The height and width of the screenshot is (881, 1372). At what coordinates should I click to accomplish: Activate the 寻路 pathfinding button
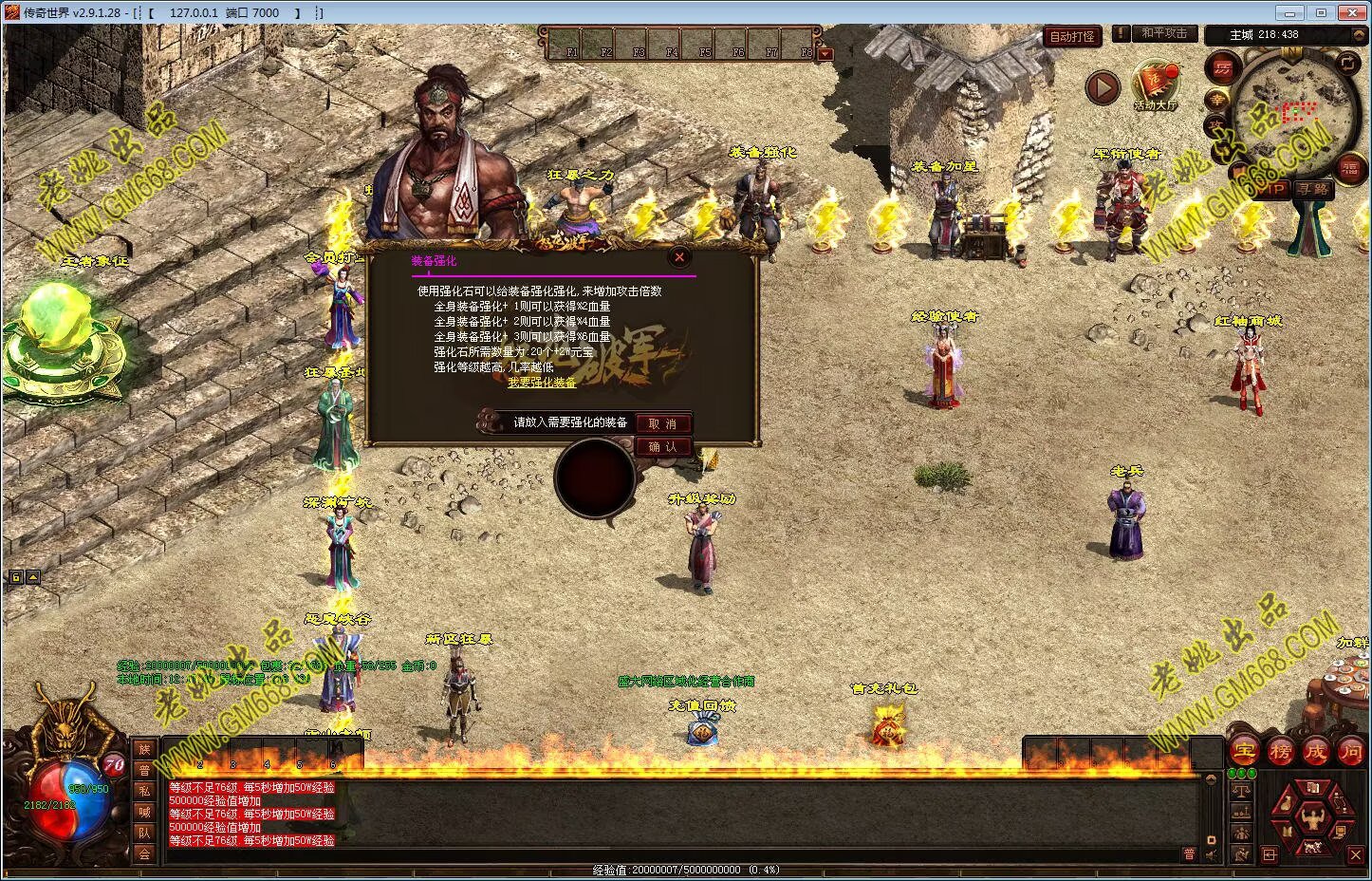click(x=1313, y=189)
